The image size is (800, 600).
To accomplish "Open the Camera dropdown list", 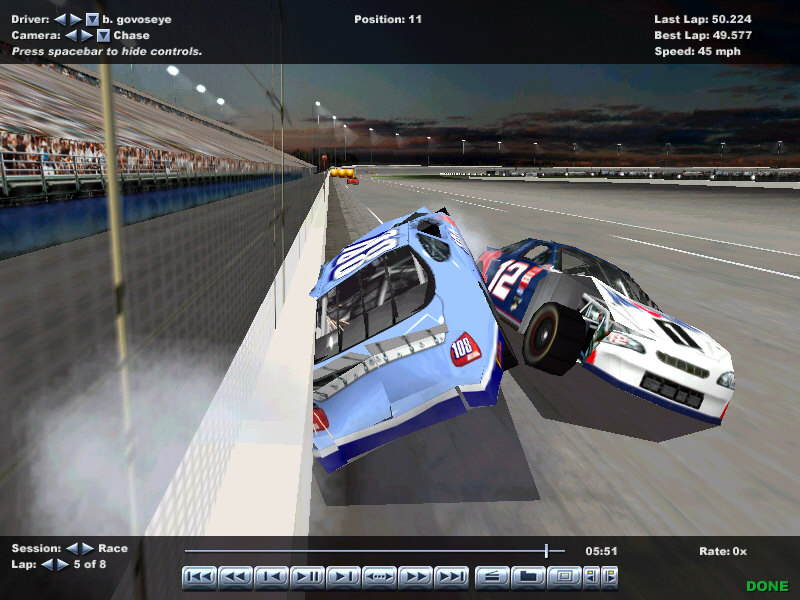I will (102, 35).
